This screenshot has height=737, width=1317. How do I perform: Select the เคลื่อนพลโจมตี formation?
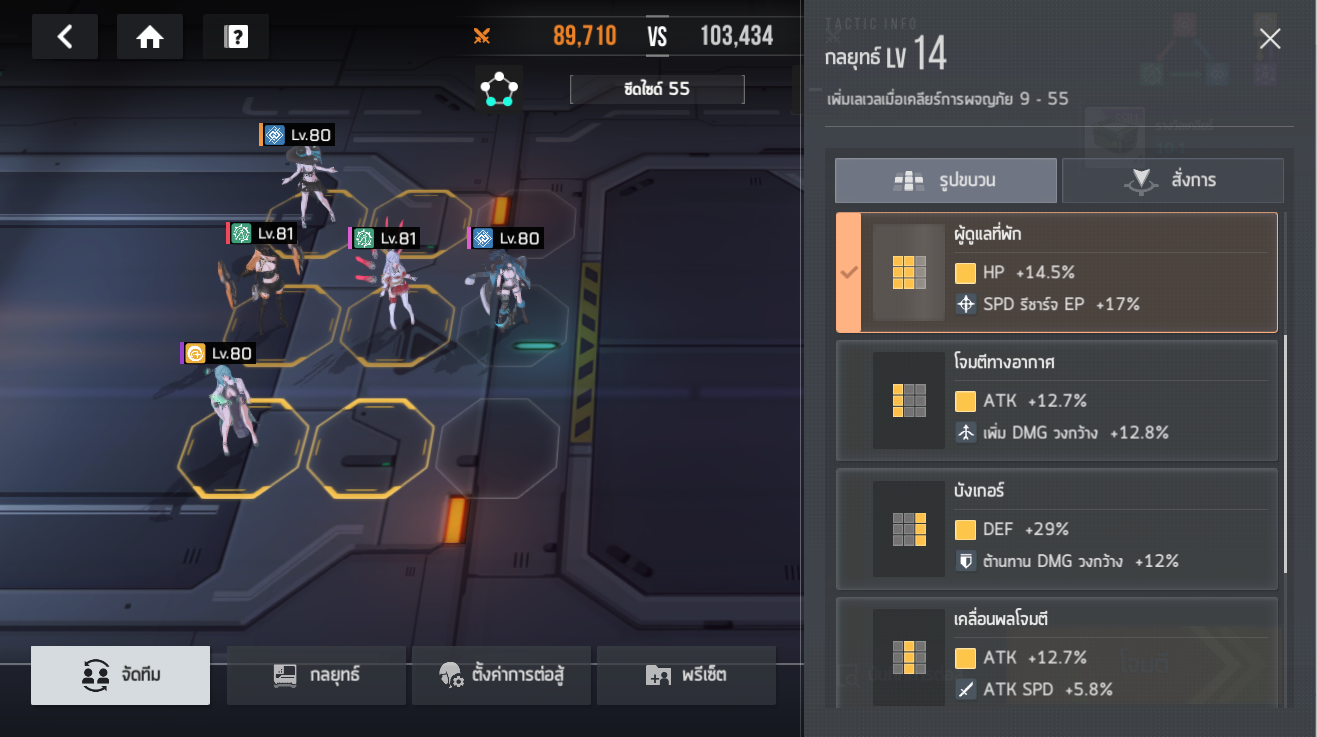[1056, 654]
